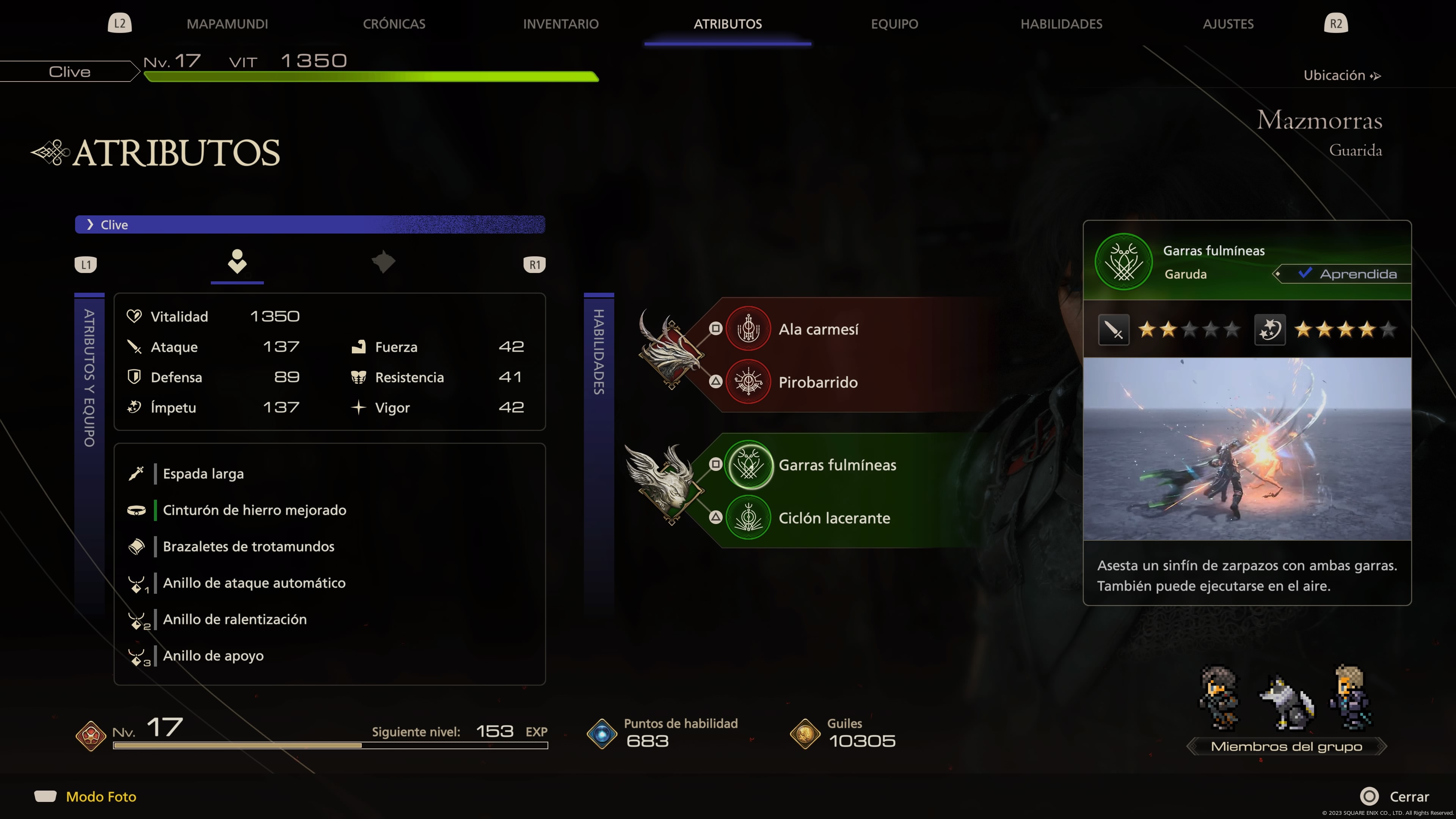
Task: Choose the Pirobarrido ability
Action: (x=817, y=382)
